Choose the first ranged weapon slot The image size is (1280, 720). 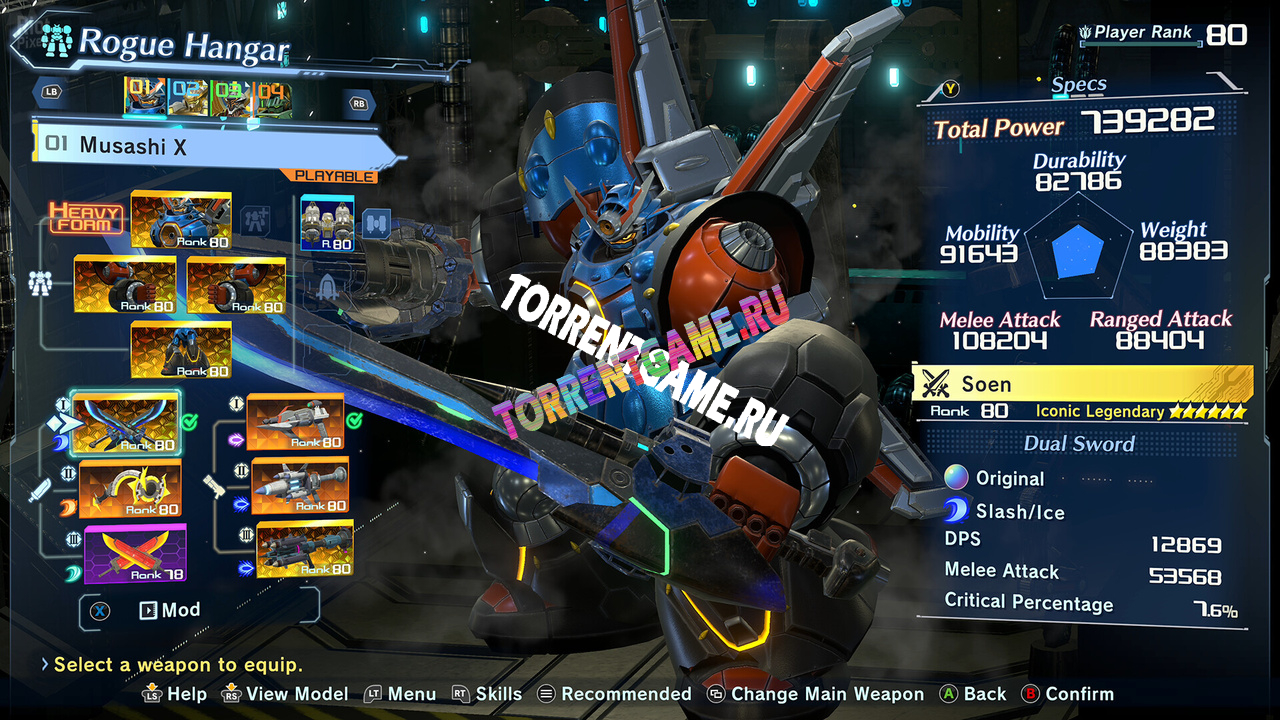(x=295, y=421)
